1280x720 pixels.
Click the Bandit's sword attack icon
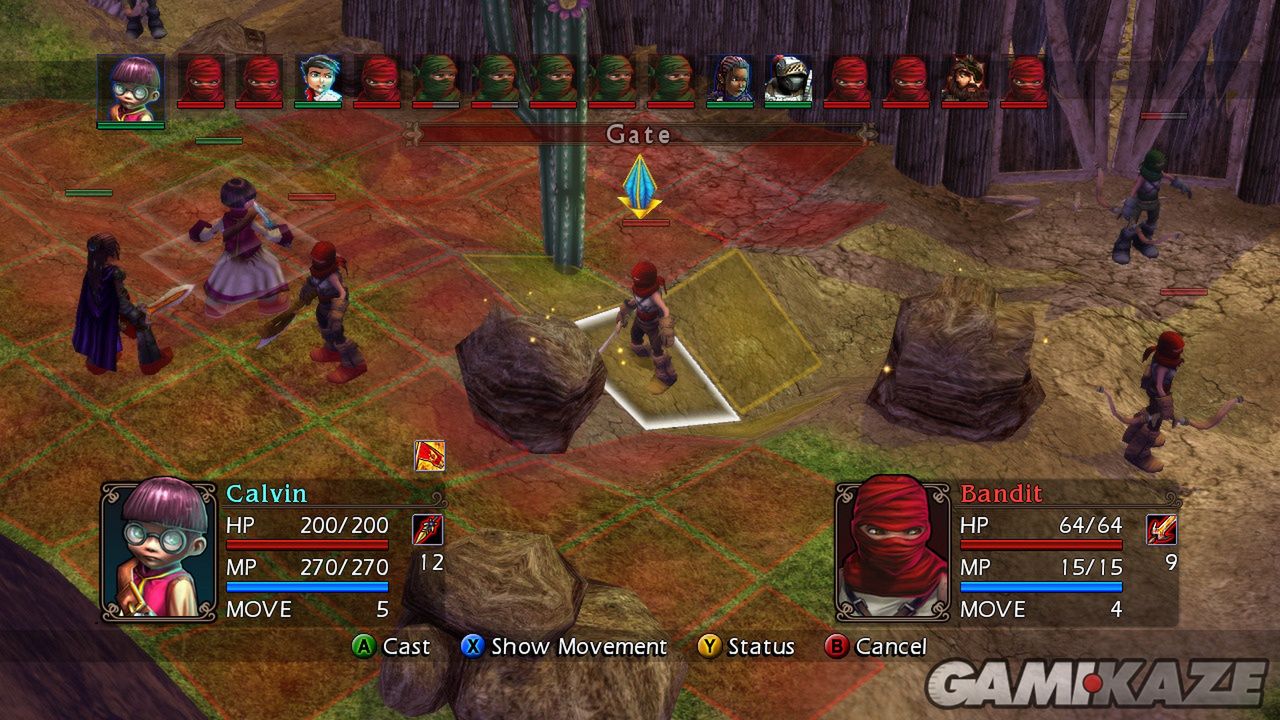[x=1161, y=530]
